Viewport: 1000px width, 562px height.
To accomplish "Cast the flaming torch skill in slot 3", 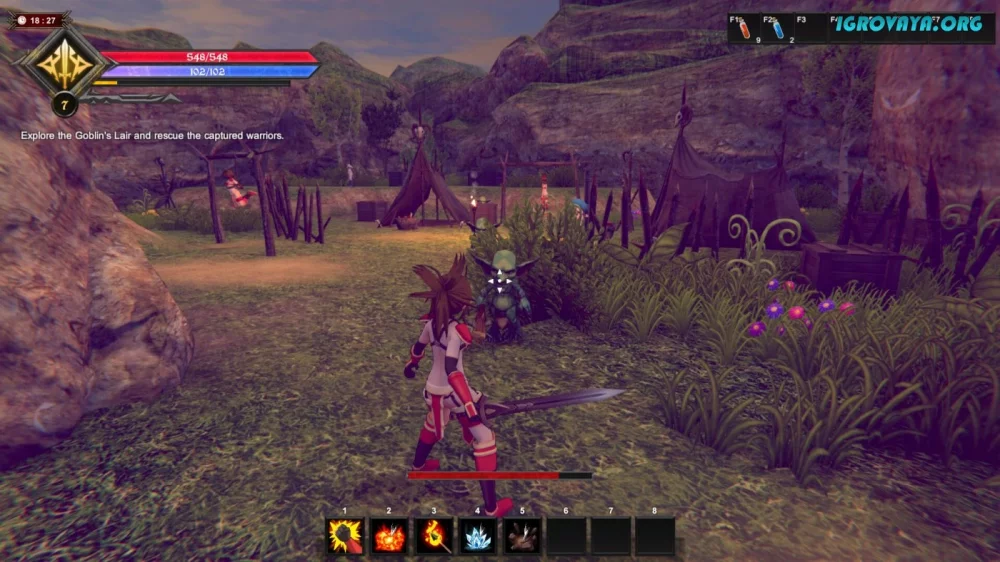I will tap(434, 537).
